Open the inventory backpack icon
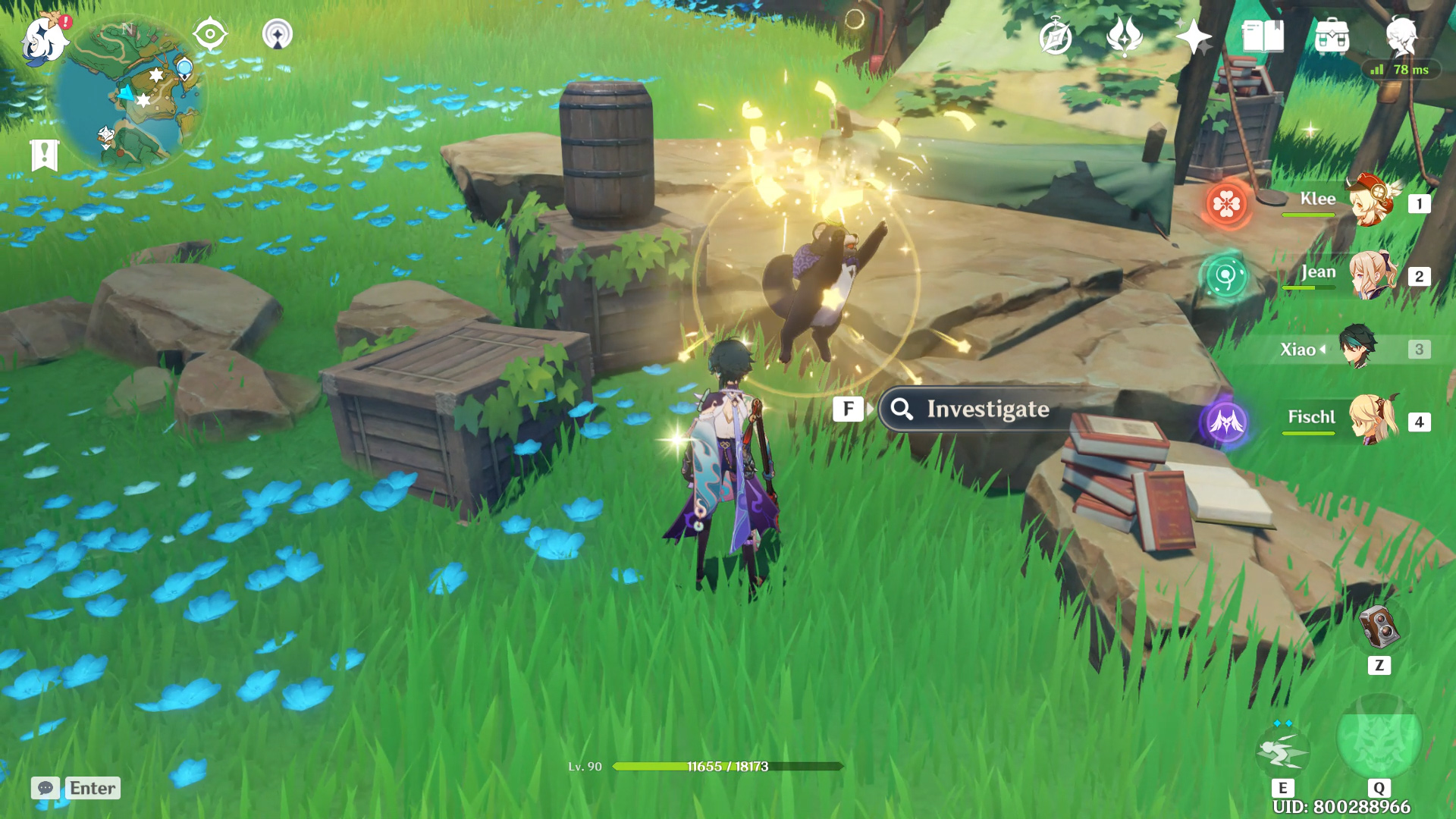1456x819 pixels. (1332, 37)
